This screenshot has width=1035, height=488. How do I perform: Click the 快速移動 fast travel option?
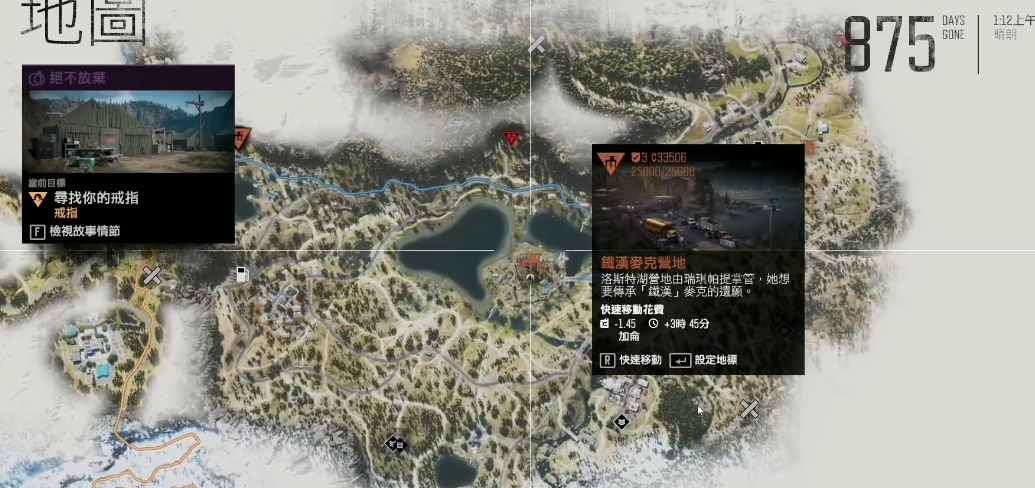coord(630,360)
